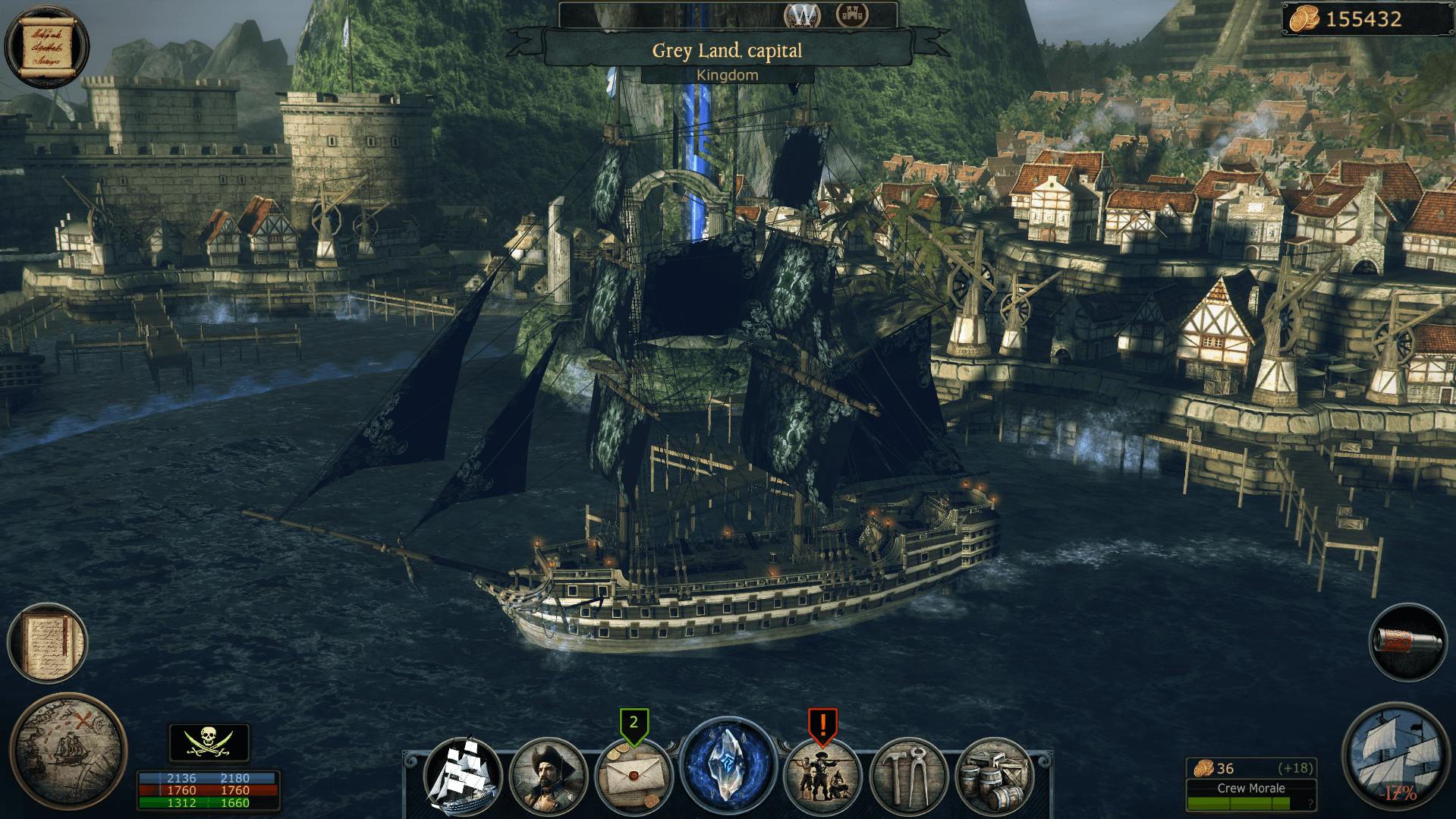1456x819 pixels.
Task: Open the scroll icon in the top-left corner
Action: (47, 46)
